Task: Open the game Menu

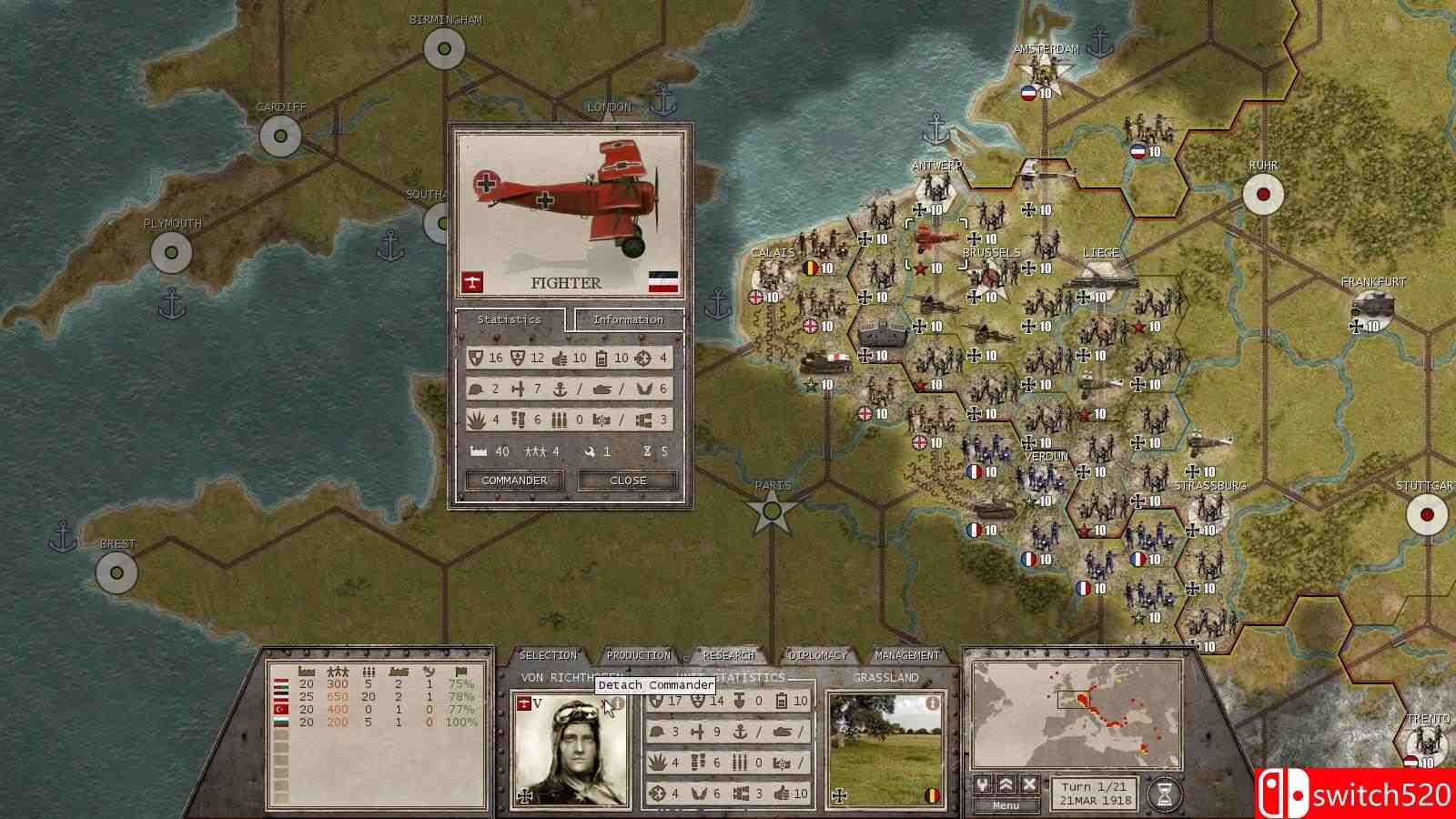Action: click(x=1006, y=805)
